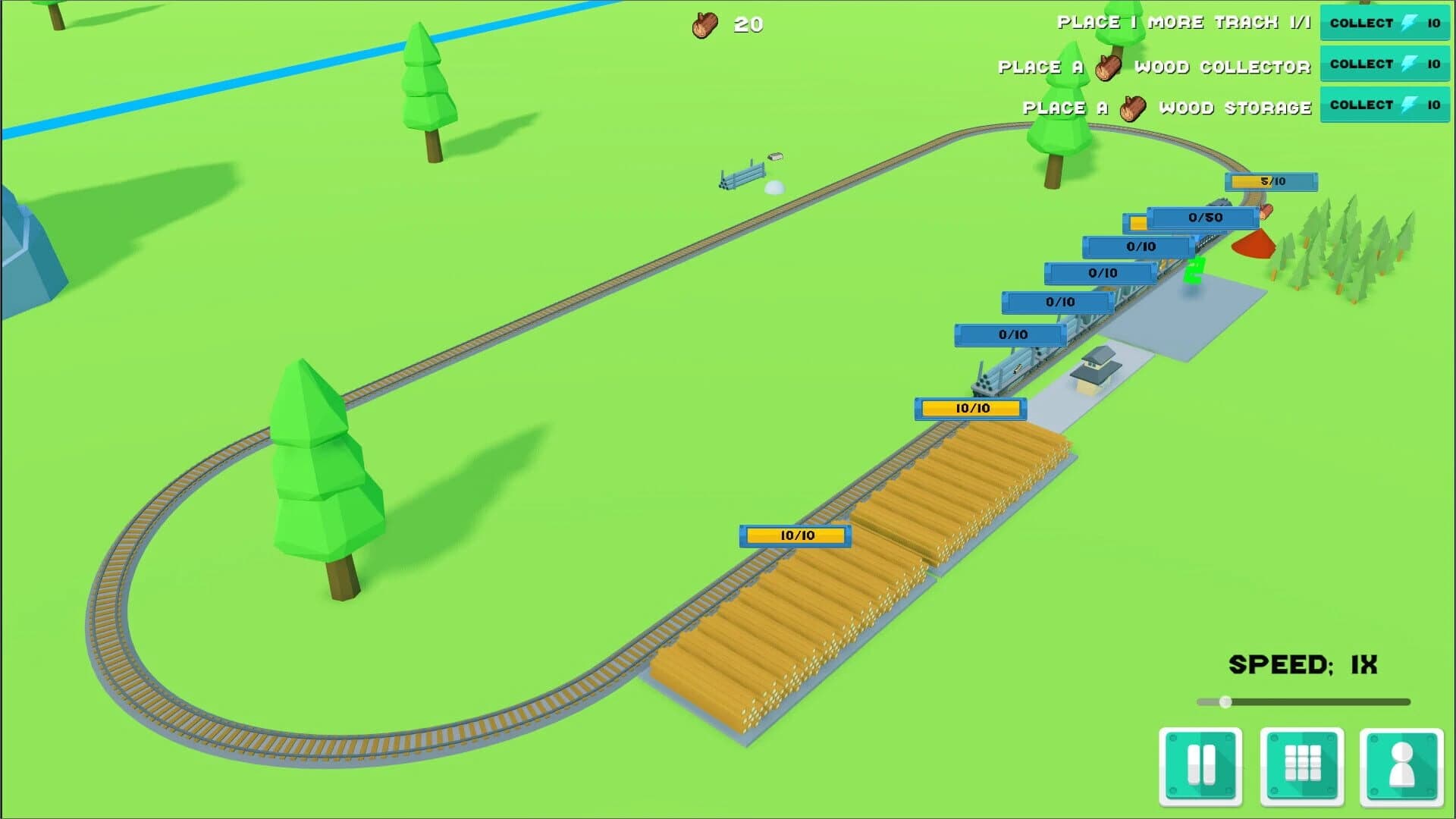Screen dimensions: 1456x819
Task: Click the 10/10 full storage progress bar
Action: click(971, 408)
